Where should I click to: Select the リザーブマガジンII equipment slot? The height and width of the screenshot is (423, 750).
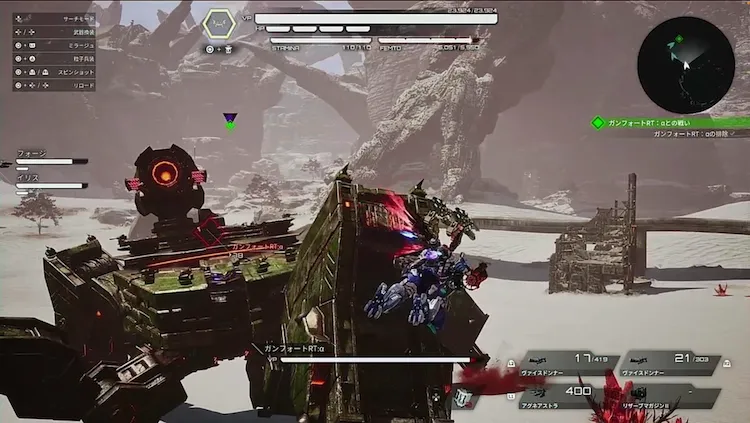pyautogui.click(x=671, y=396)
